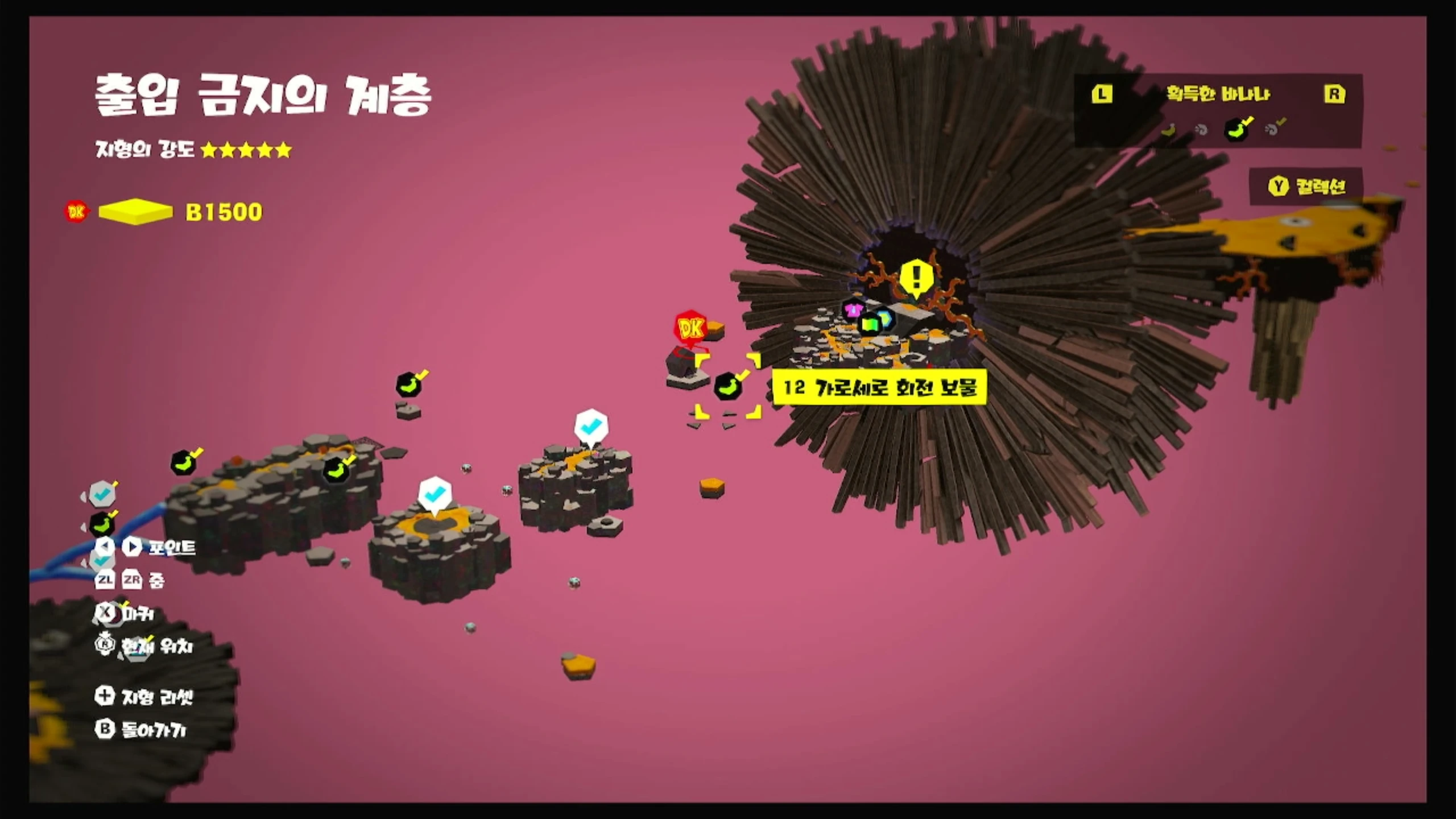This screenshot has width=1456, height=819.
Task: Select the green rainbow square map marker
Action: tap(870, 324)
